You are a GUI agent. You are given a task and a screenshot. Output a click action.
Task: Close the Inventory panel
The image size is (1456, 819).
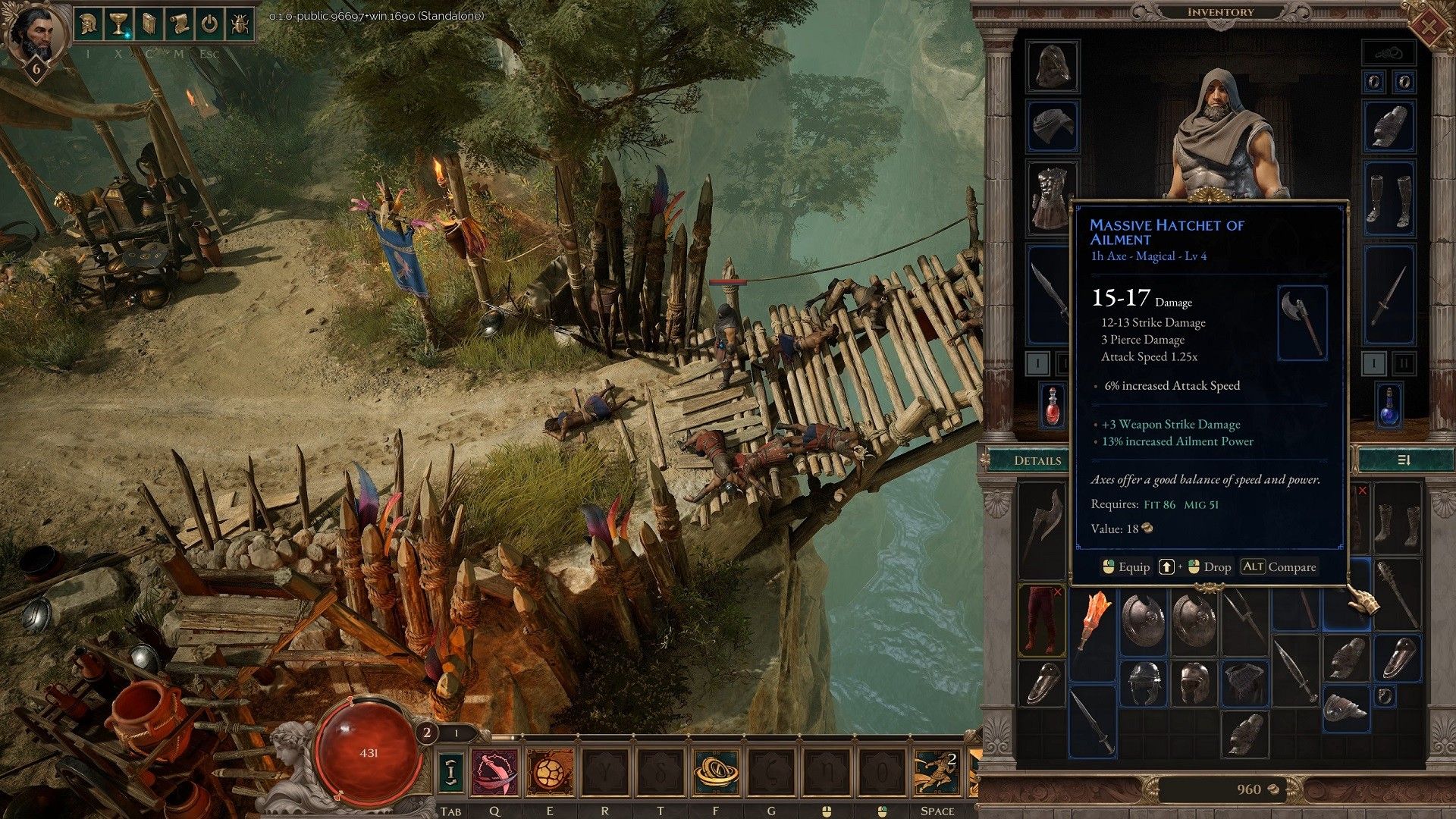coord(1427,27)
